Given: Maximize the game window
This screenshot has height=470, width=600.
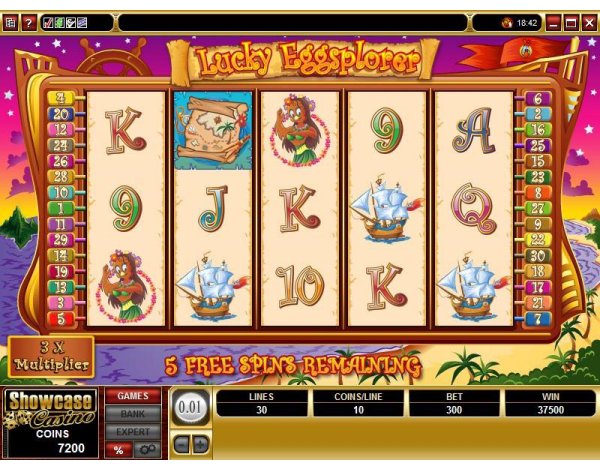Looking at the screenshot, I should (571, 22).
